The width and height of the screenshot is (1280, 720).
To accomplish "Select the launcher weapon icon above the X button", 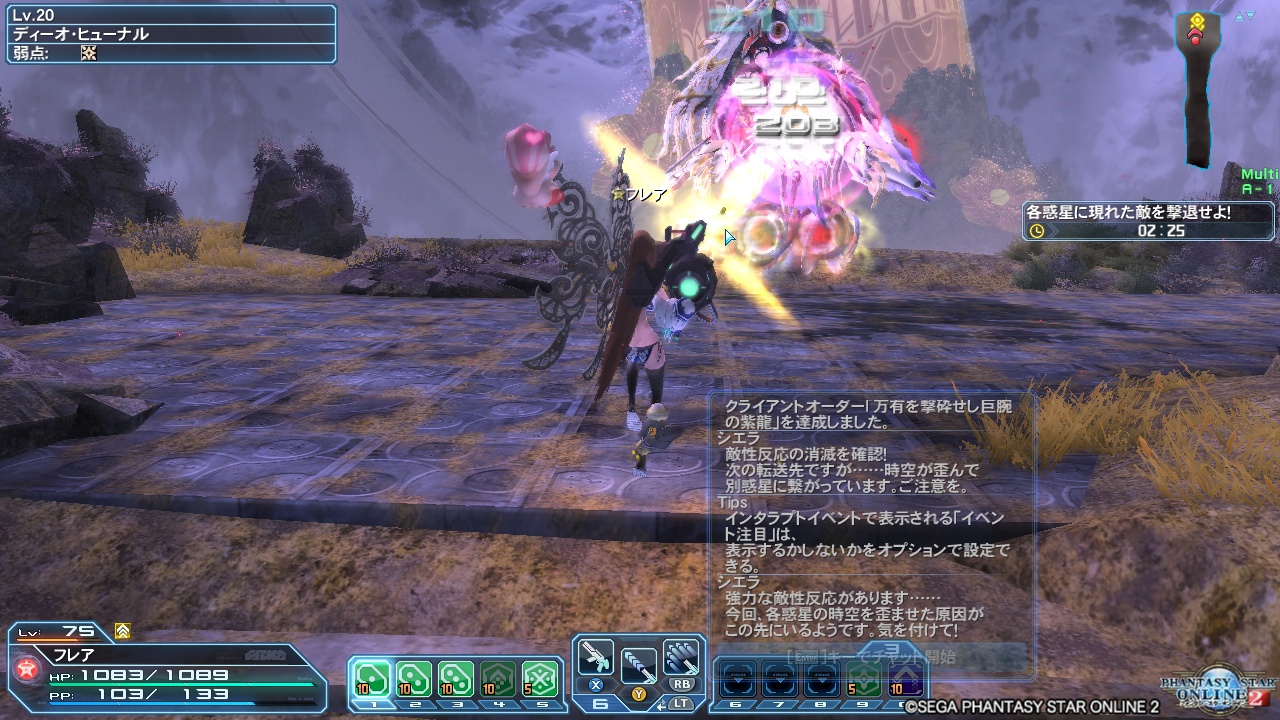I will coord(595,655).
